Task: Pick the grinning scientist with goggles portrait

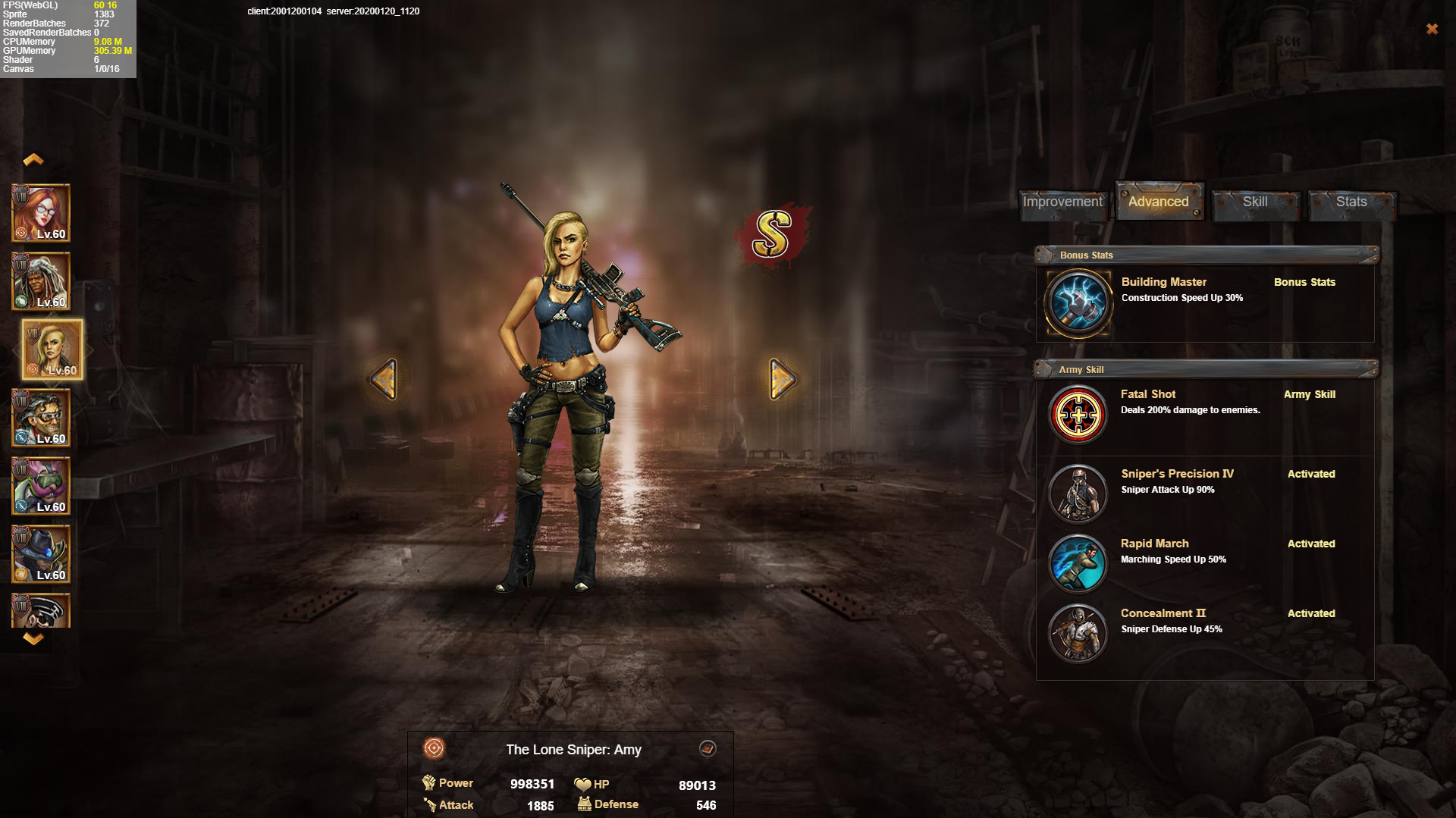Action: [41, 418]
